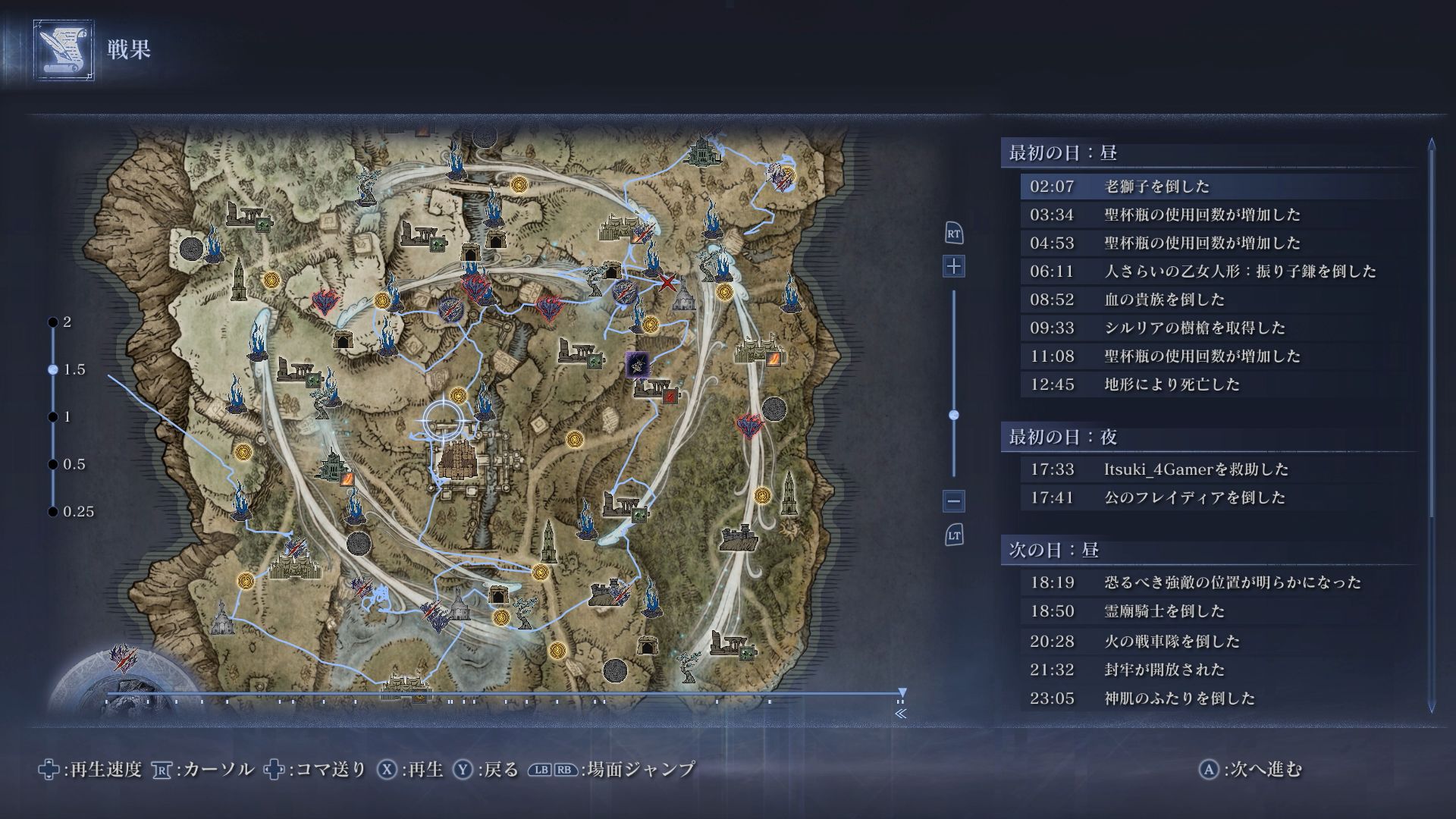Set playback speed to 2
The image size is (1456, 819).
[53, 322]
